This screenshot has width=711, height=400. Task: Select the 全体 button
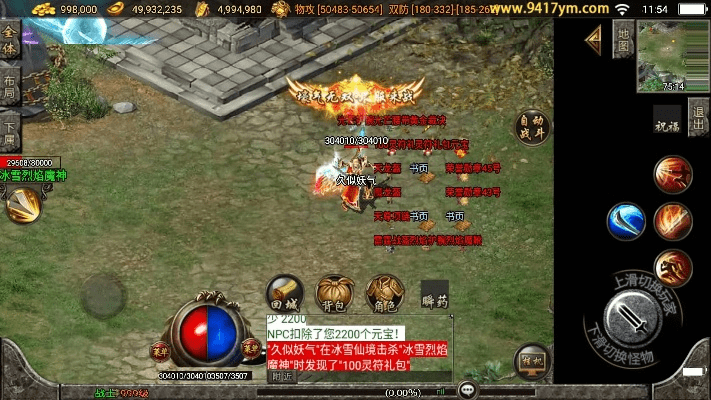10,47
